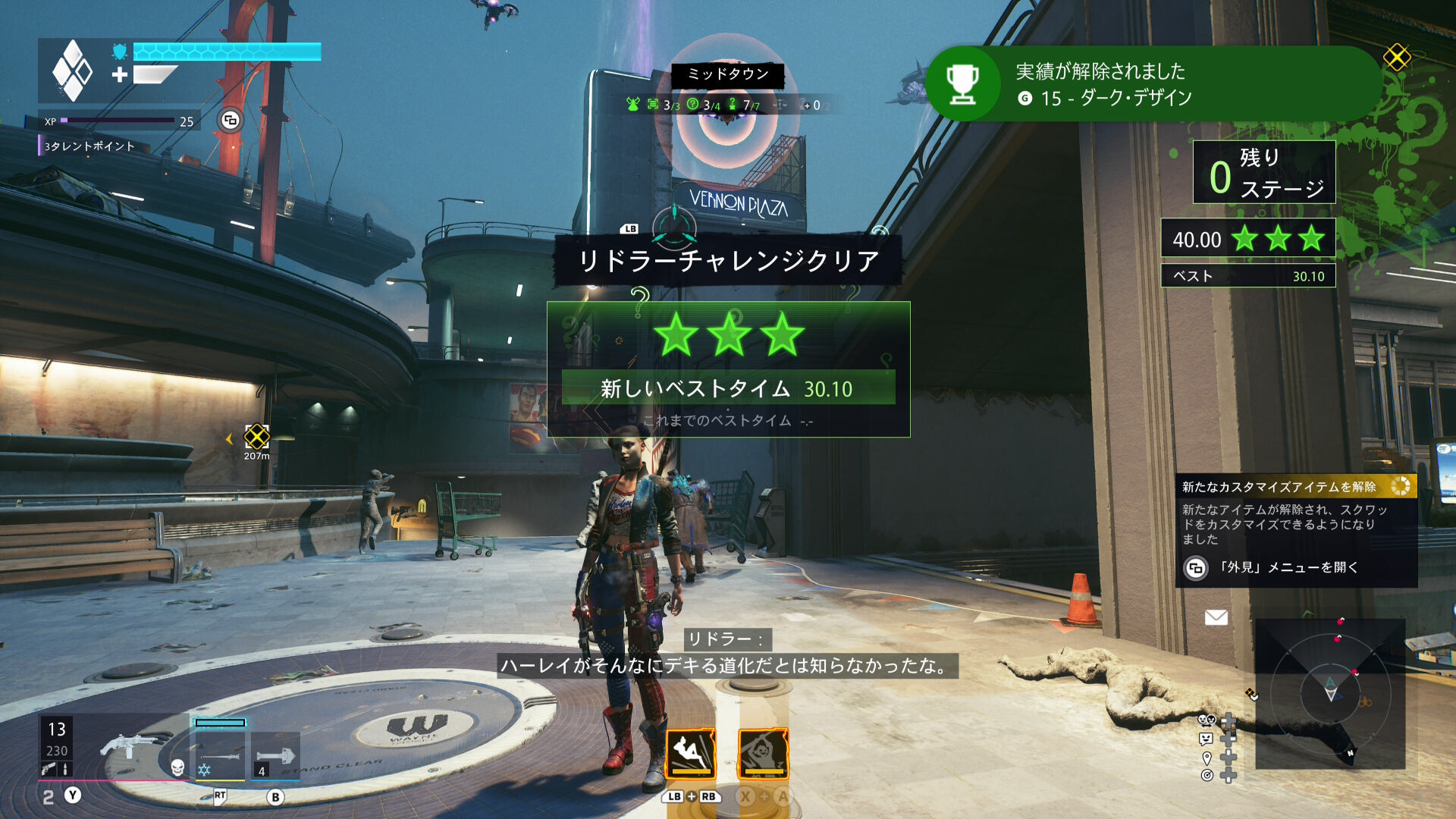Click the circular minimap radar
The width and height of the screenshot is (1456, 819).
click(1330, 692)
